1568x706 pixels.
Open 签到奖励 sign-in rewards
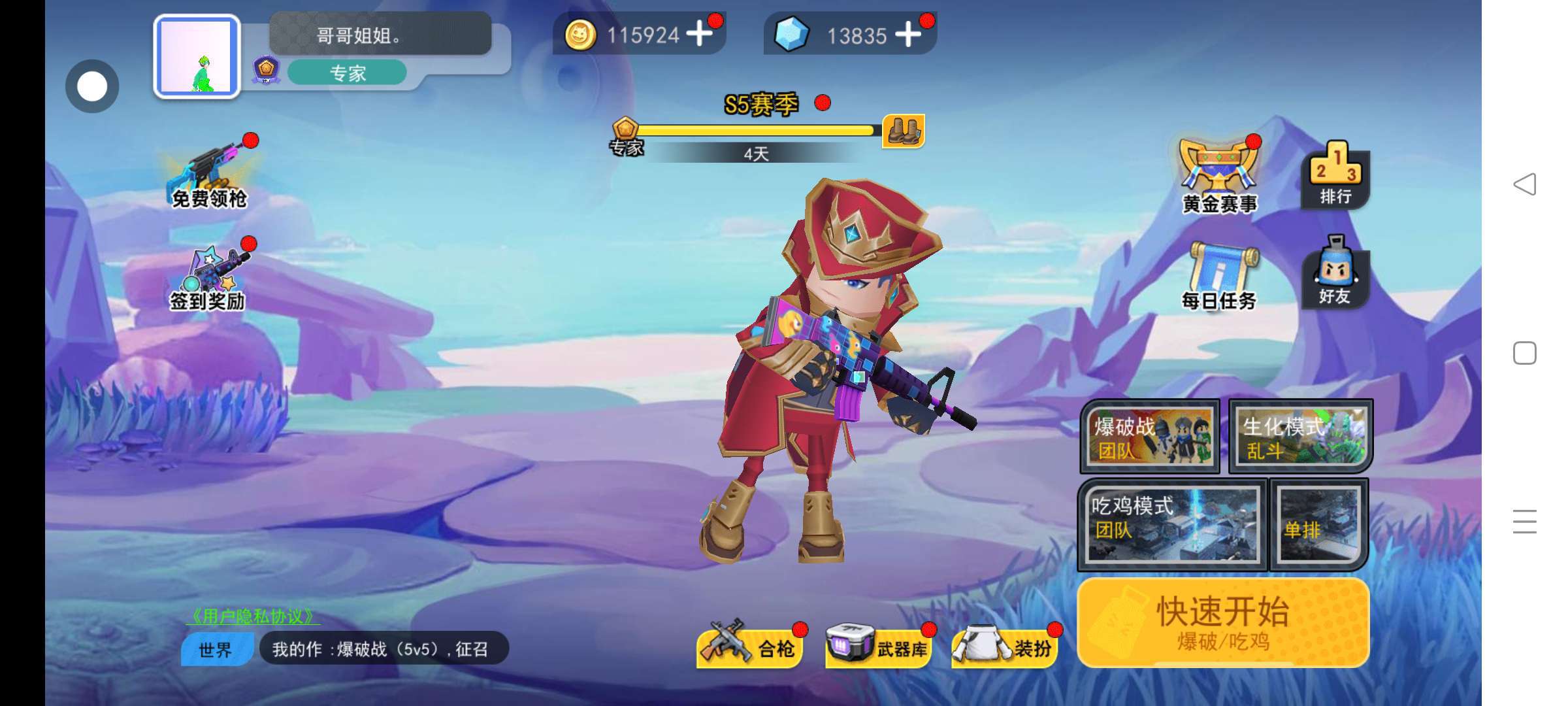click(209, 278)
